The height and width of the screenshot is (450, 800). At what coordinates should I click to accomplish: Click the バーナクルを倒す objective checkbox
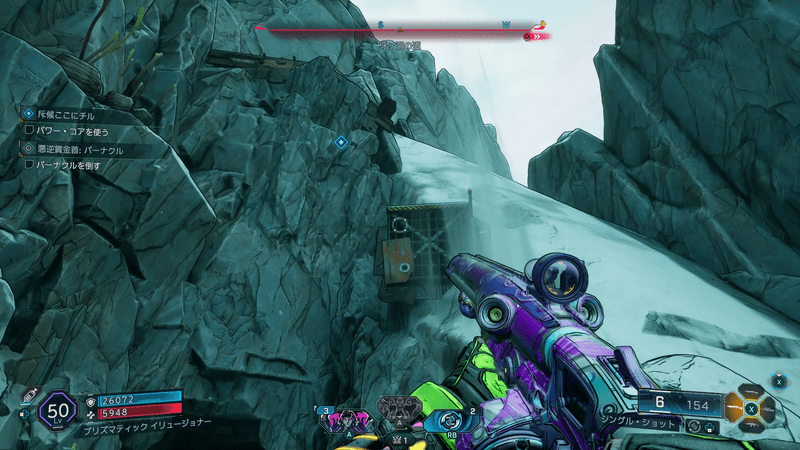(x=30, y=163)
